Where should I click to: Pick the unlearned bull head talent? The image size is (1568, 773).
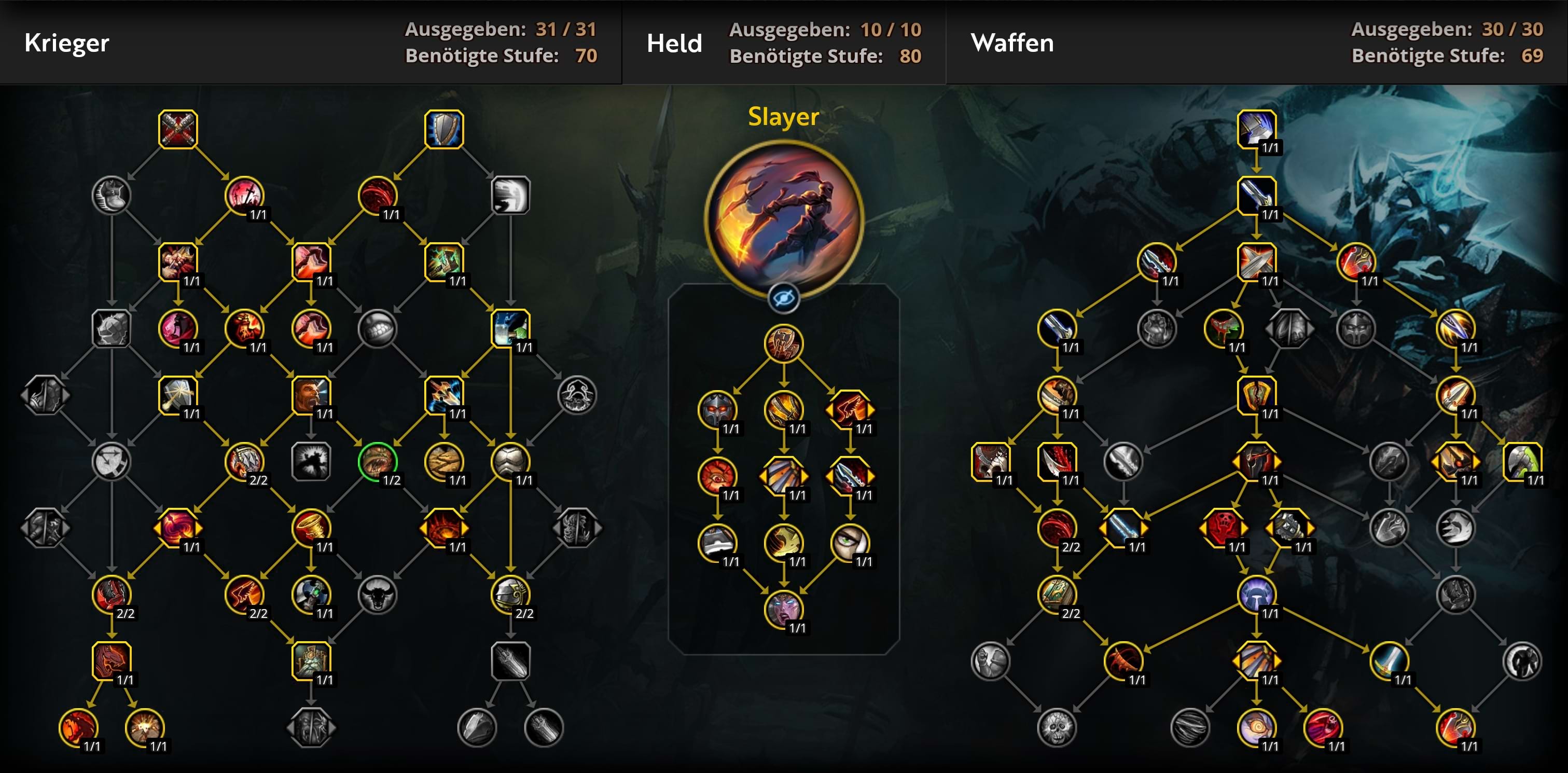point(378,594)
